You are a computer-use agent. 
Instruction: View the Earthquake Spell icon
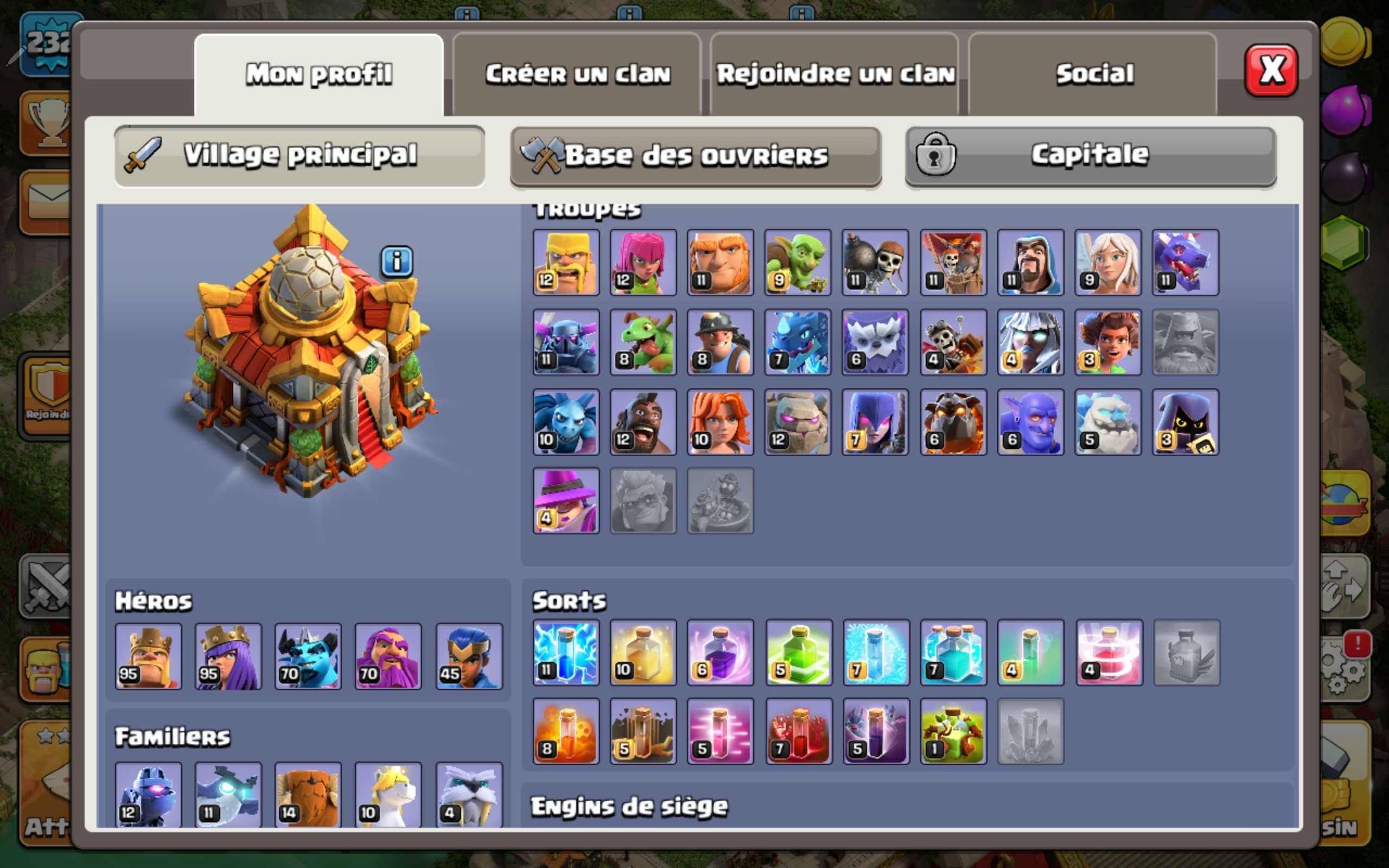(643, 732)
